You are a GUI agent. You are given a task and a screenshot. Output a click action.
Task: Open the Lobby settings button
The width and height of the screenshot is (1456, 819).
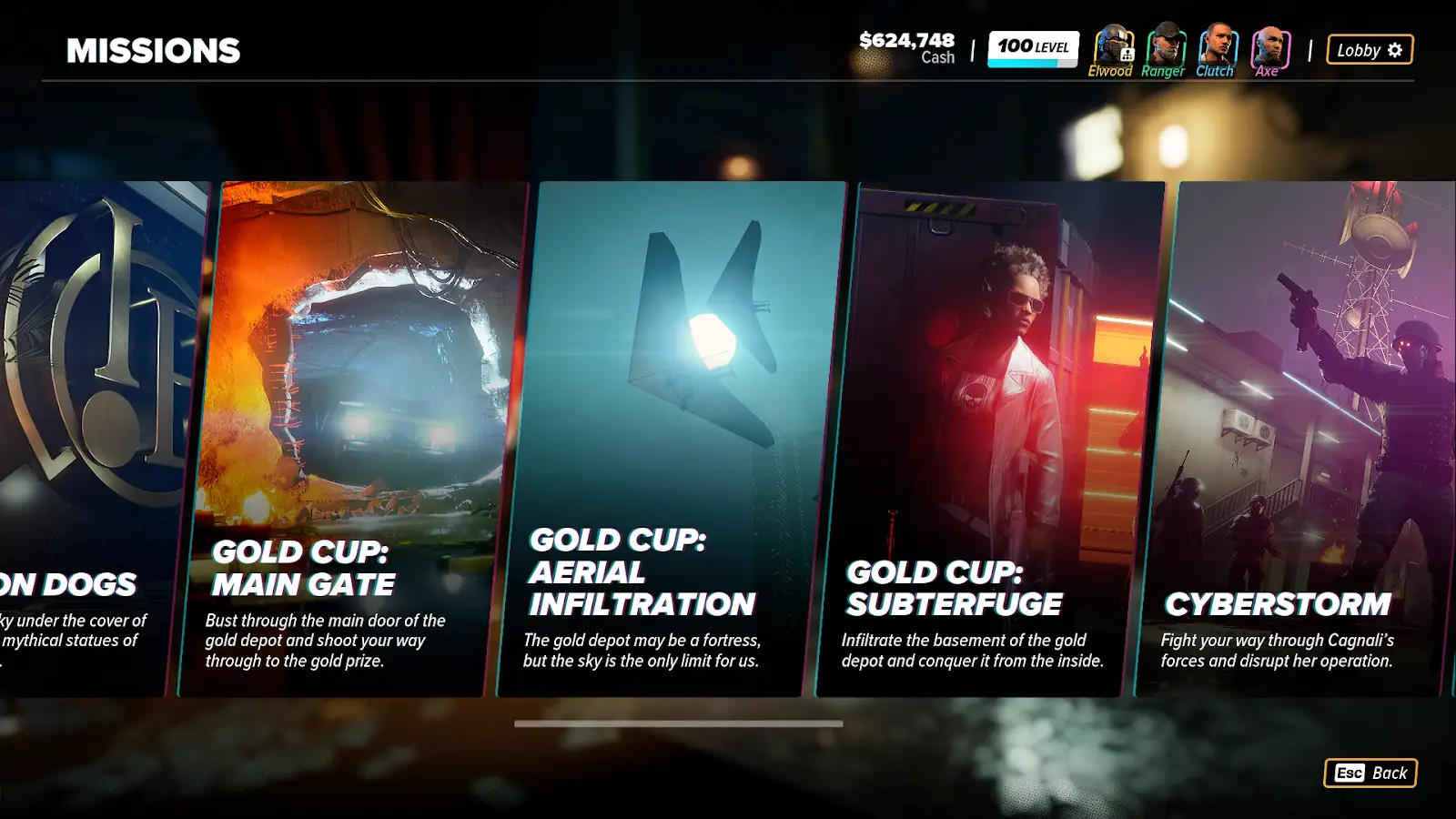1370,50
